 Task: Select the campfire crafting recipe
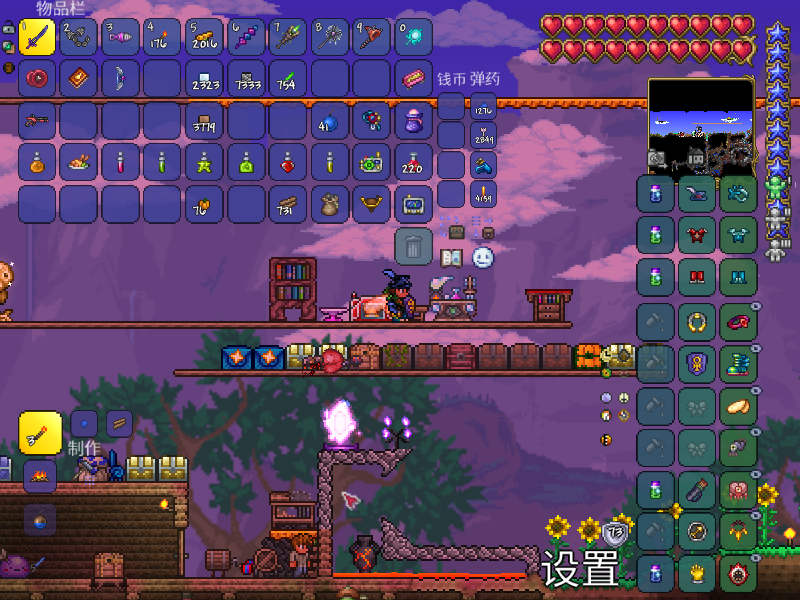point(40,475)
